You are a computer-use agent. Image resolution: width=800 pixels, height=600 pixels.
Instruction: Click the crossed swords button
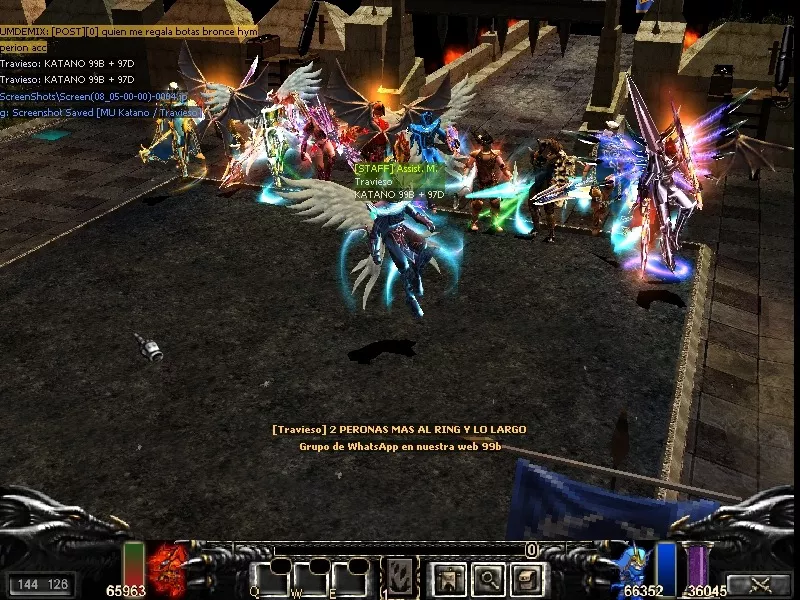point(758,585)
